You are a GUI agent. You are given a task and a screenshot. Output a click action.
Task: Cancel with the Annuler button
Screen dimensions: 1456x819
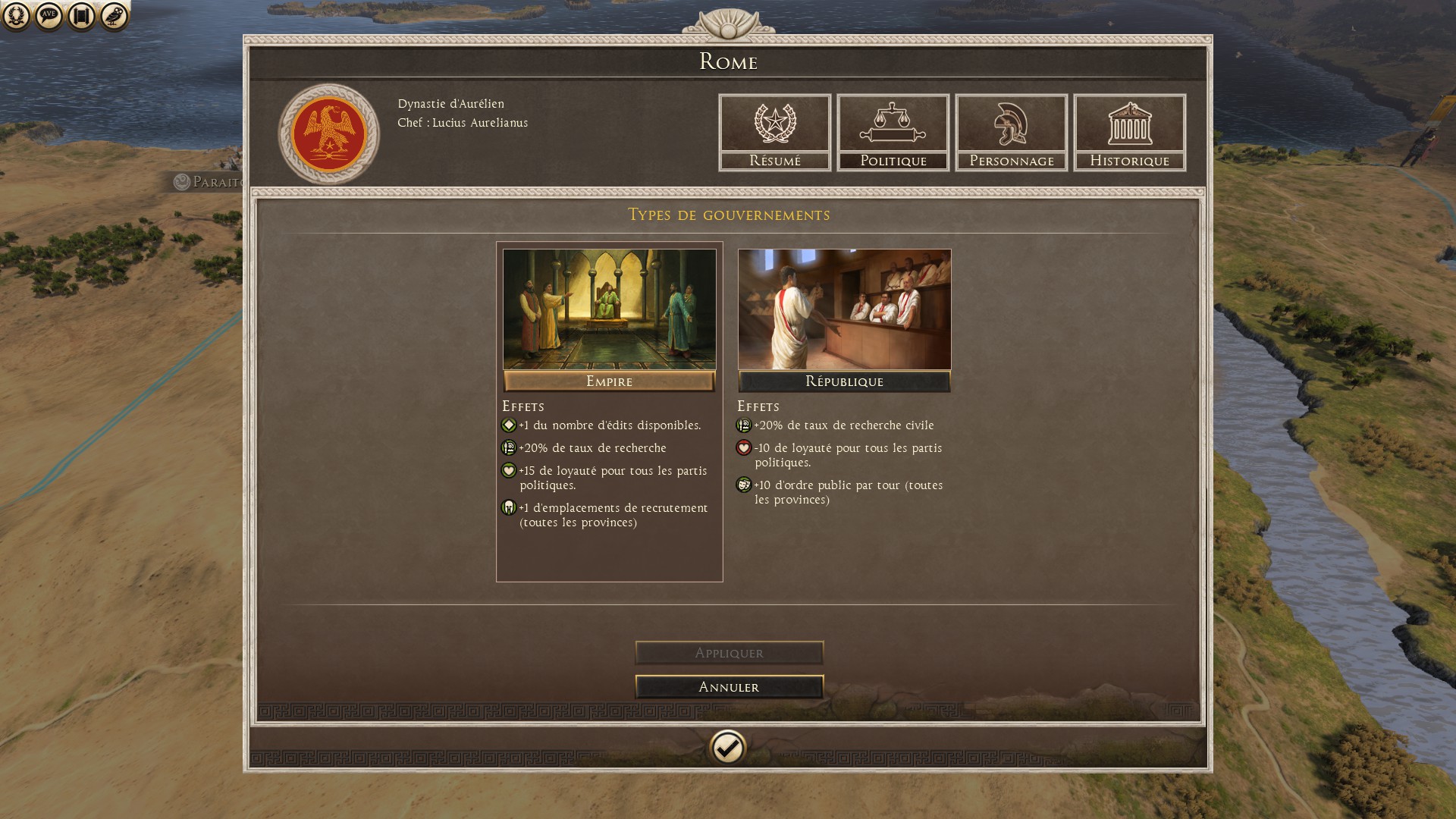729,687
